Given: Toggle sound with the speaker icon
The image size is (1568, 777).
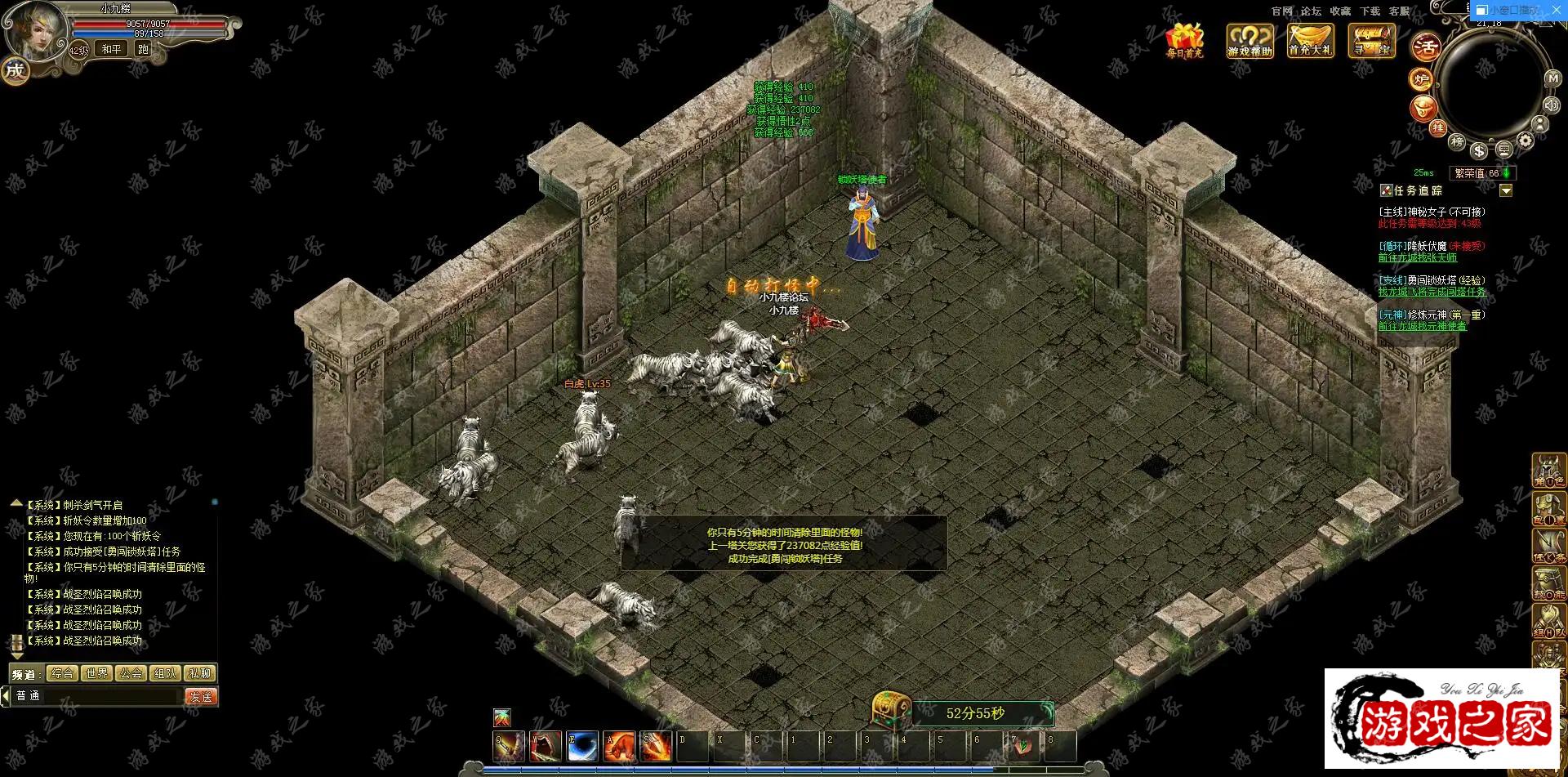Looking at the screenshot, I should coord(1551,105).
